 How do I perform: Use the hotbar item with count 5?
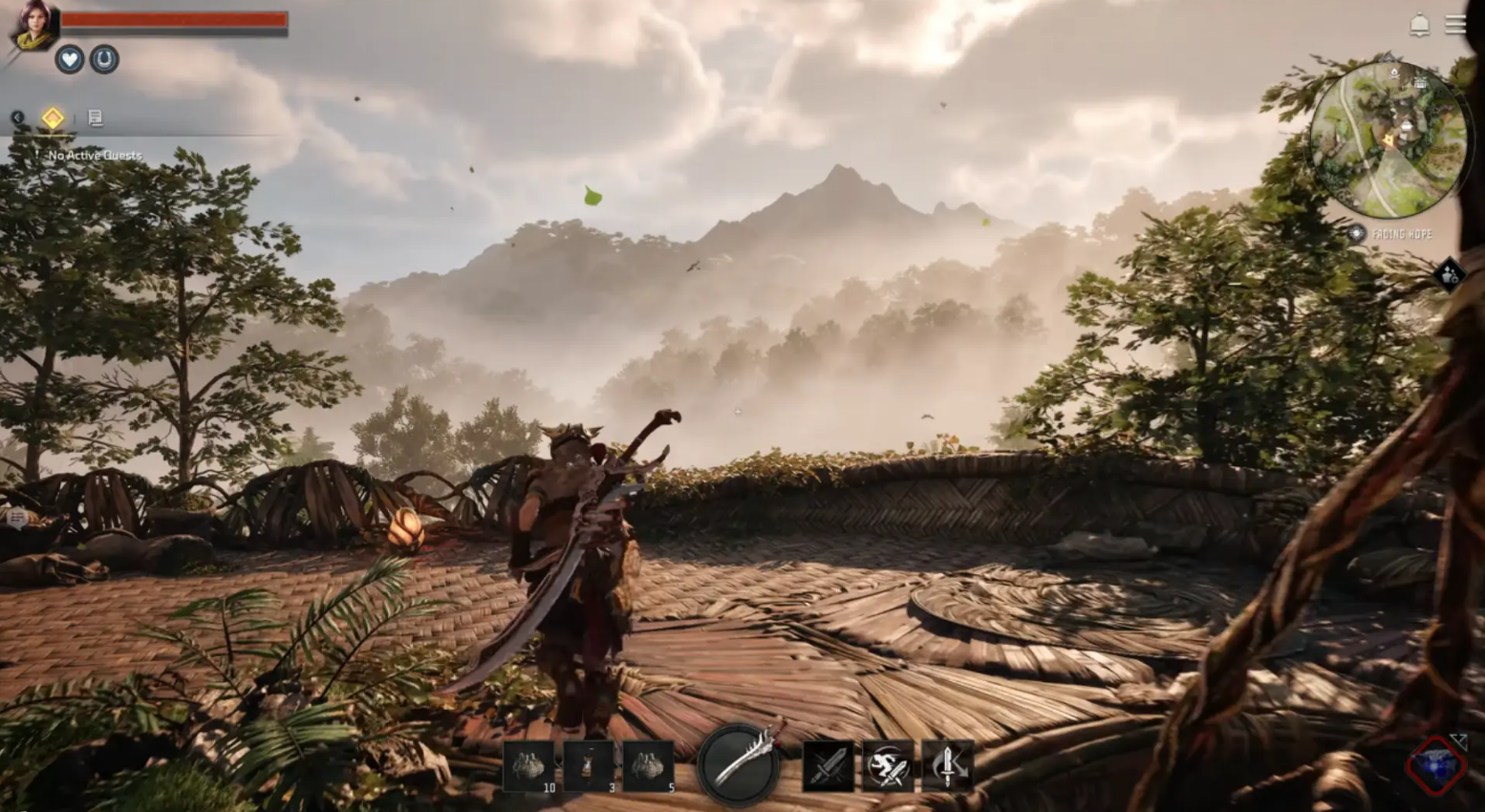point(649,766)
